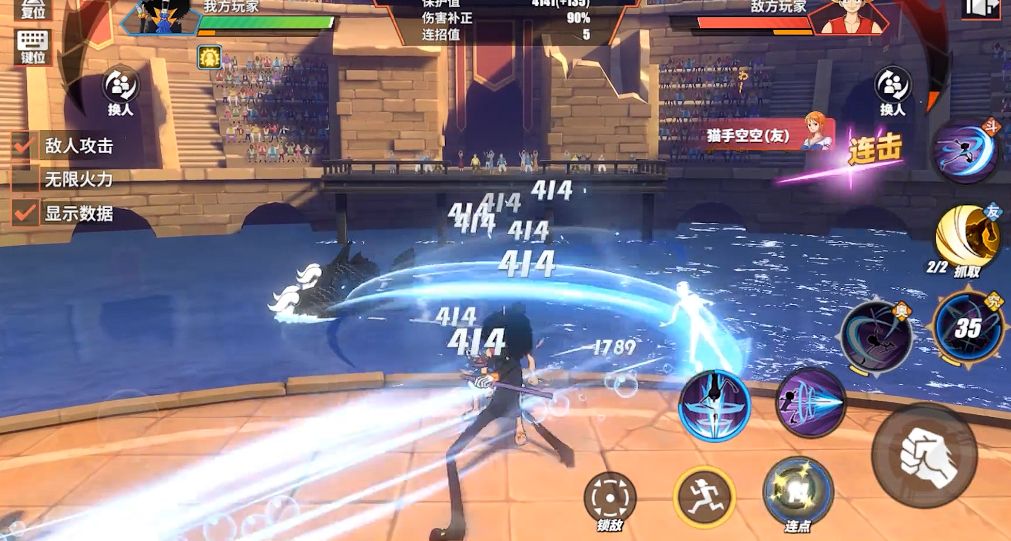This screenshot has height=541, width=1011.
Task: Open the 键位 key layout settings
Action: click(33, 46)
